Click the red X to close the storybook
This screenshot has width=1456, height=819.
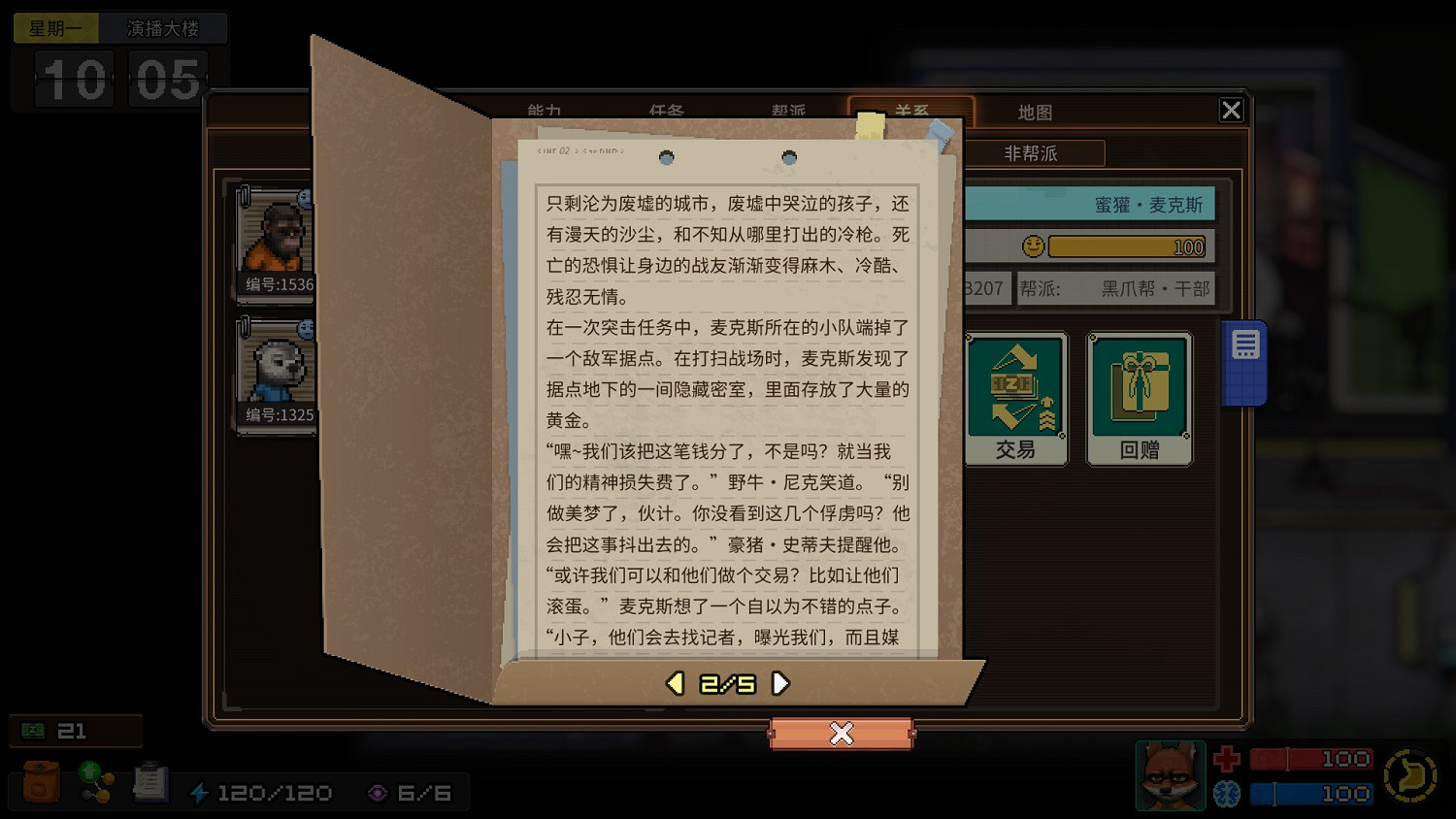pyautogui.click(x=841, y=735)
